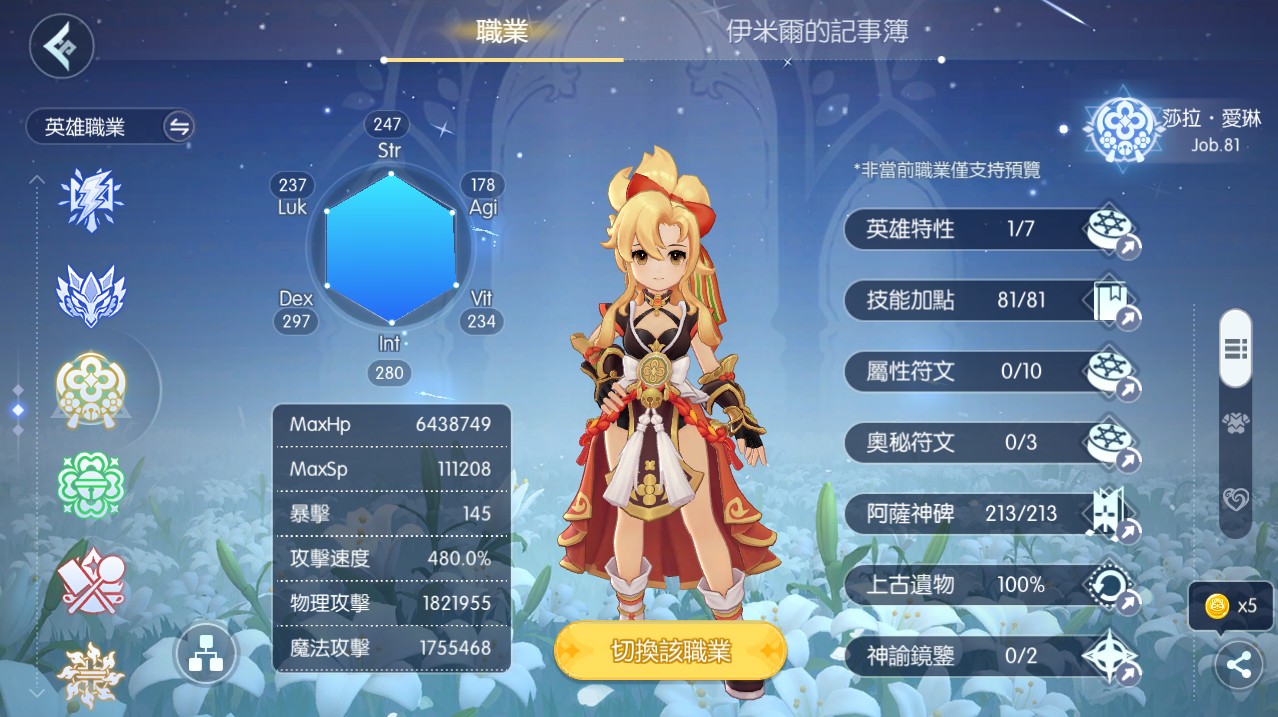Open 神諭鏡鑒 0/2 entry
1278x717 pixels.
click(990, 656)
